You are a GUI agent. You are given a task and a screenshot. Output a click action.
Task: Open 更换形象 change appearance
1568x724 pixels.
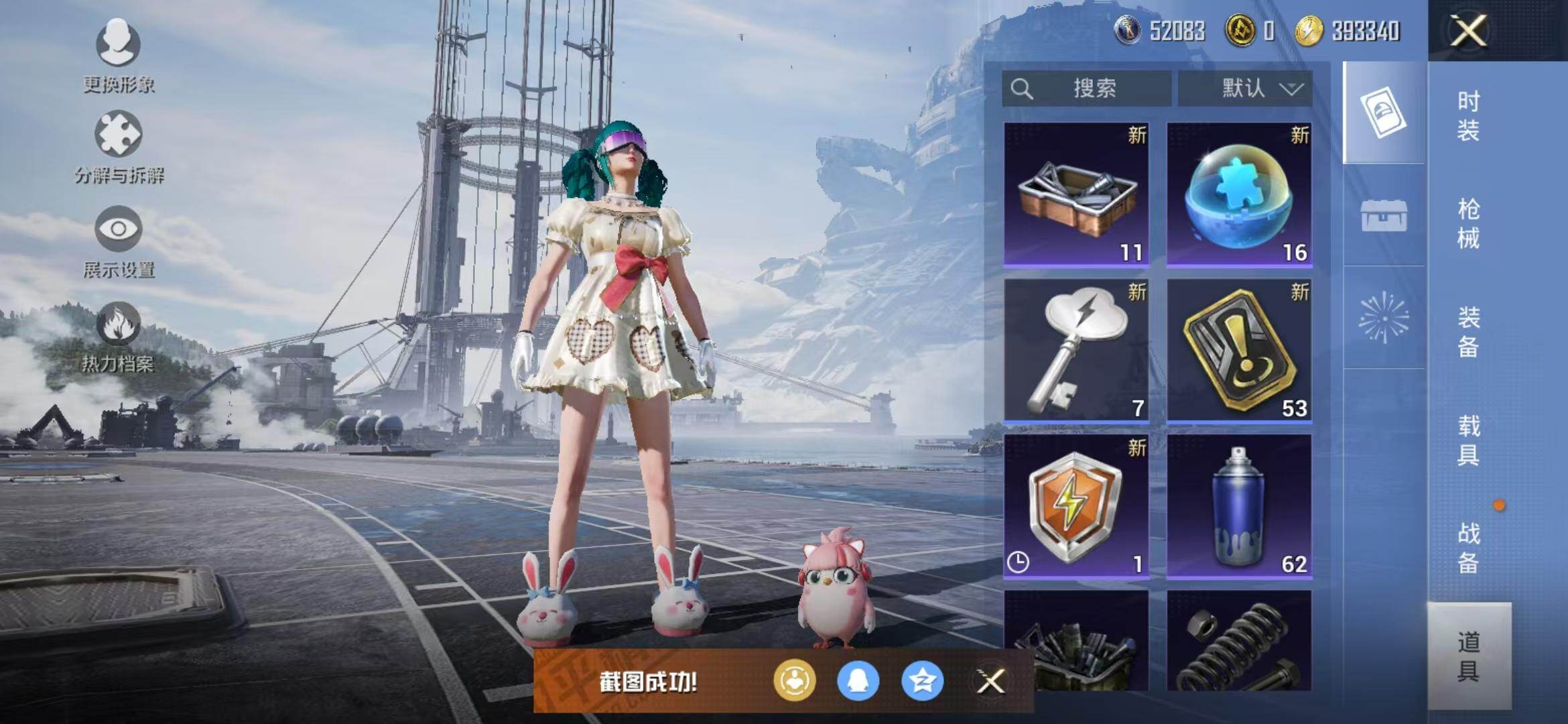click(x=119, y=55)
